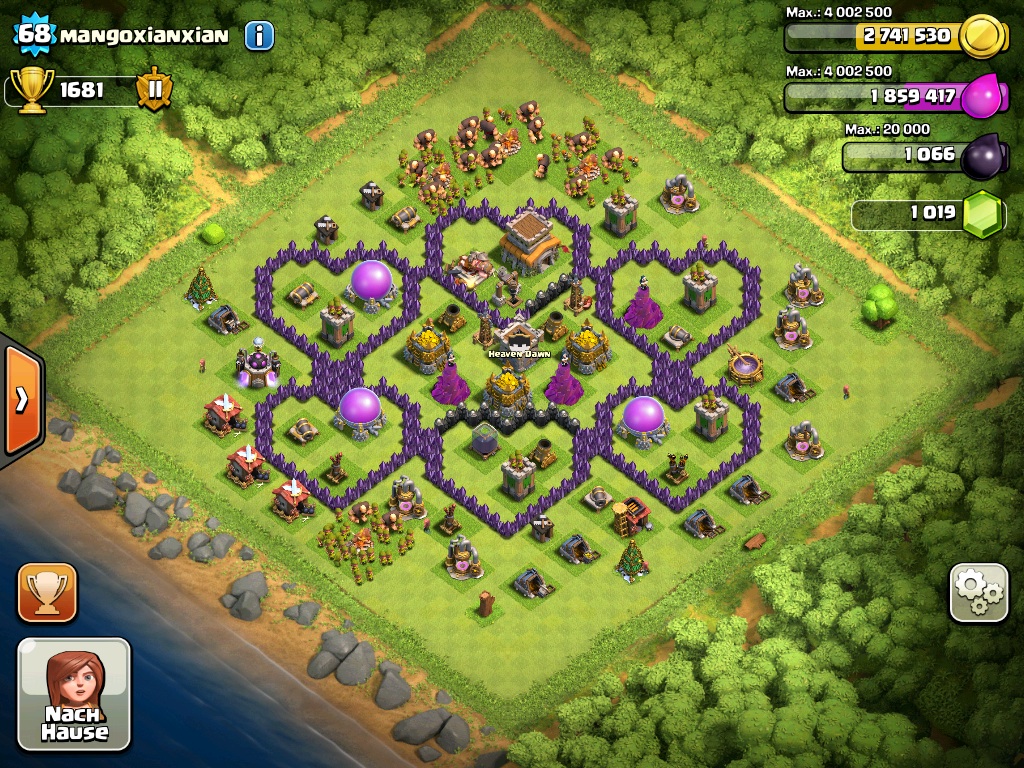The width and height of the screenshot is (1024, 768).
Task: Tap the green gem icon
Action: [983, 213]
